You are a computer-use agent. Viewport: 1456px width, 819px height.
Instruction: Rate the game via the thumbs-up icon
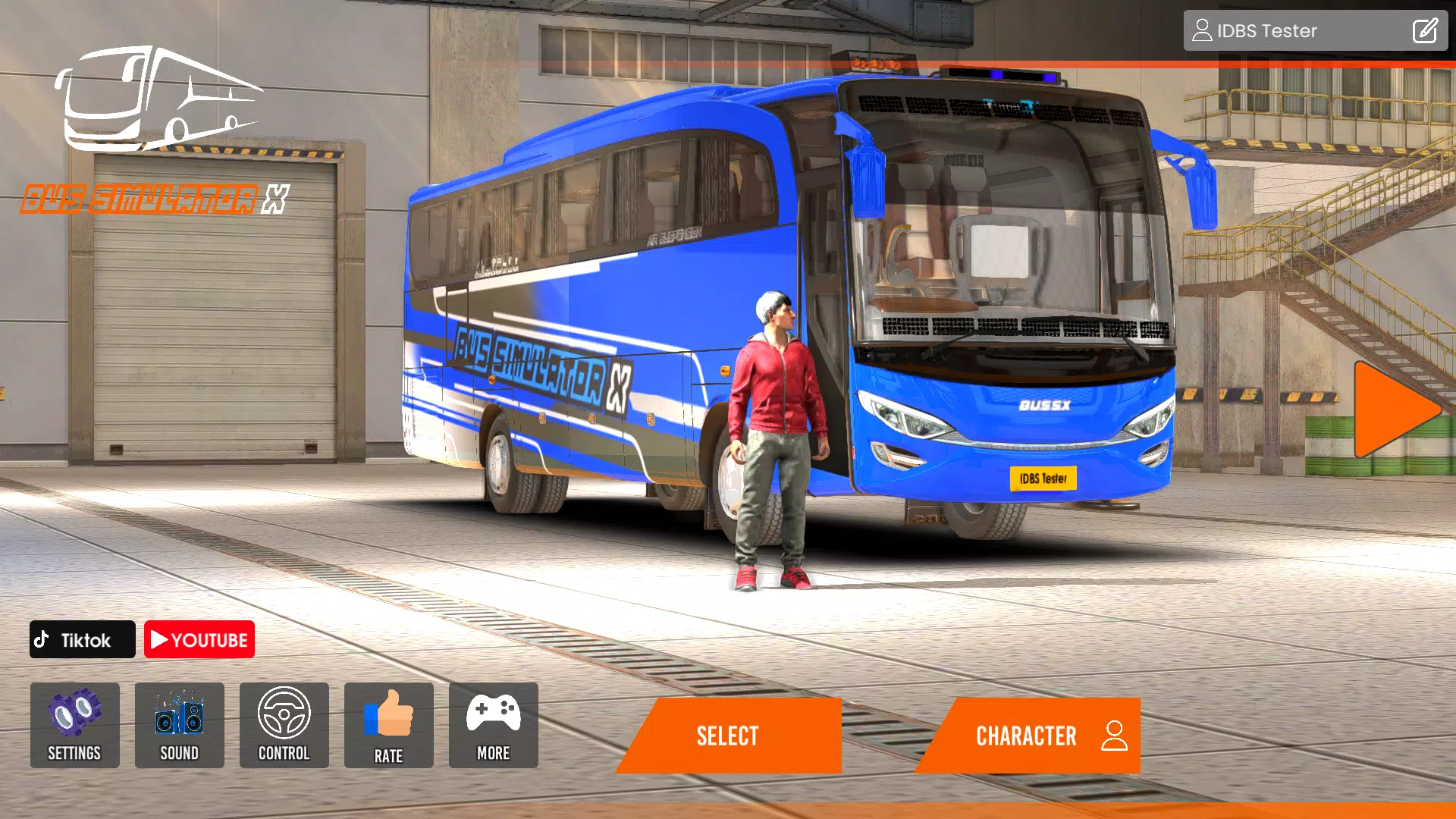(388, 726)
